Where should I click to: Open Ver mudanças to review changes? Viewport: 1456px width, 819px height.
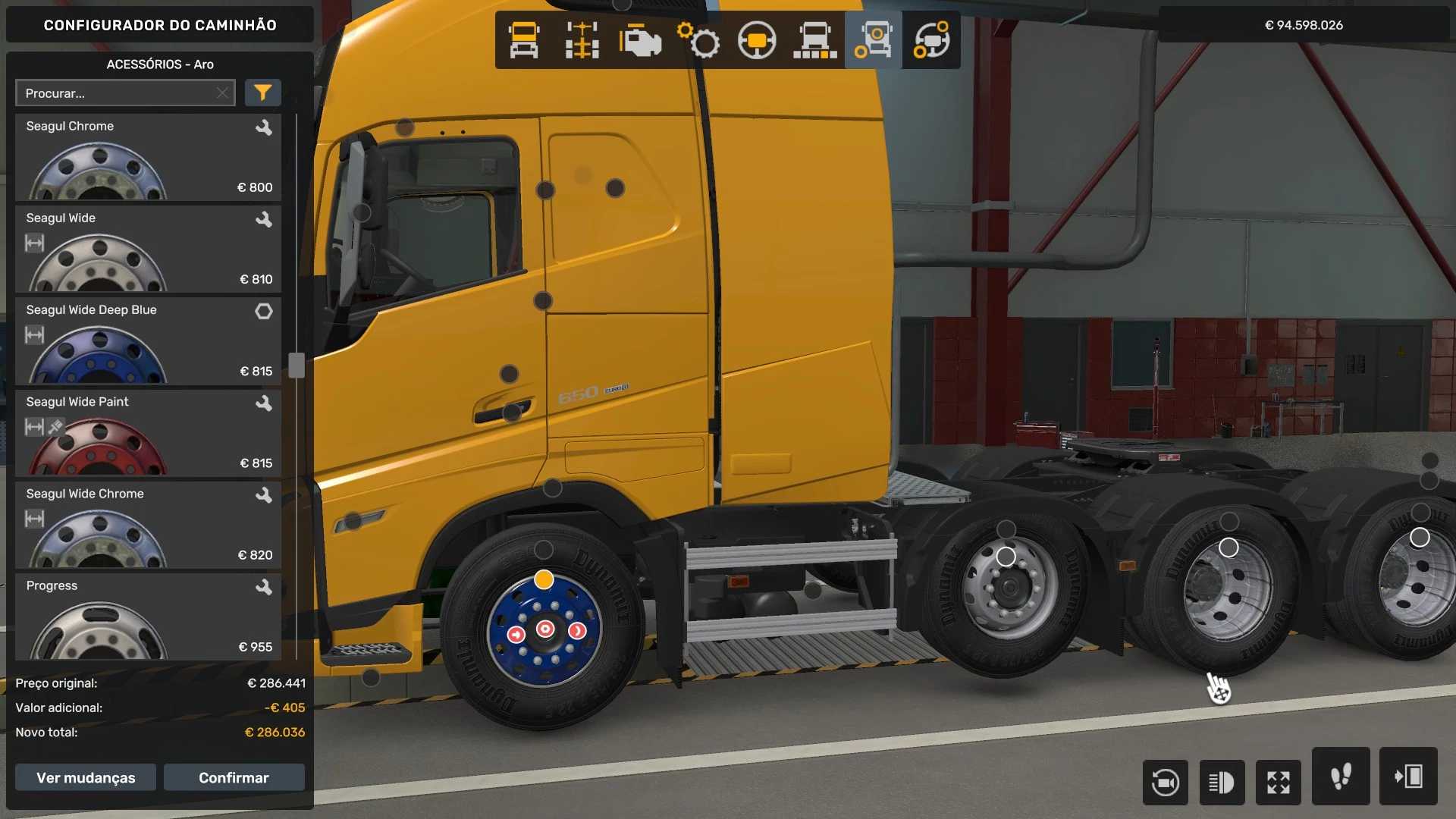pos(85,777)
